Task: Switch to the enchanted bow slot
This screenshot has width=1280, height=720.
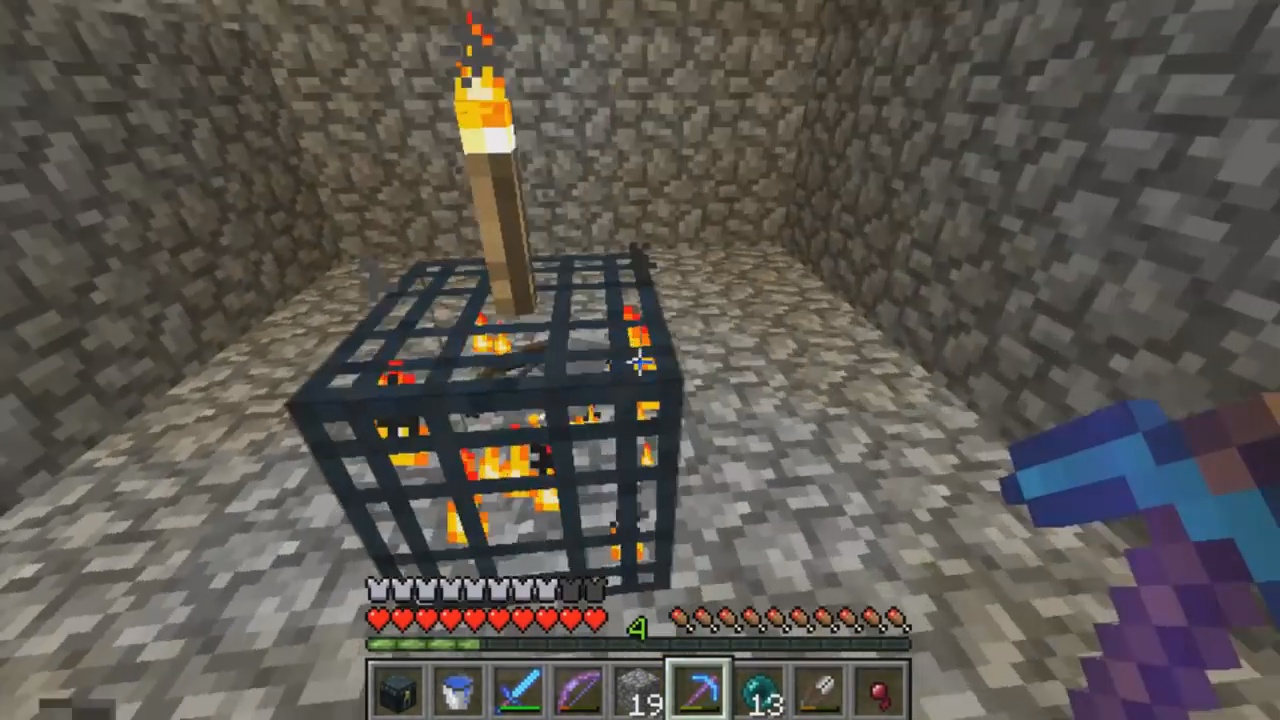Action: [579, 691]
